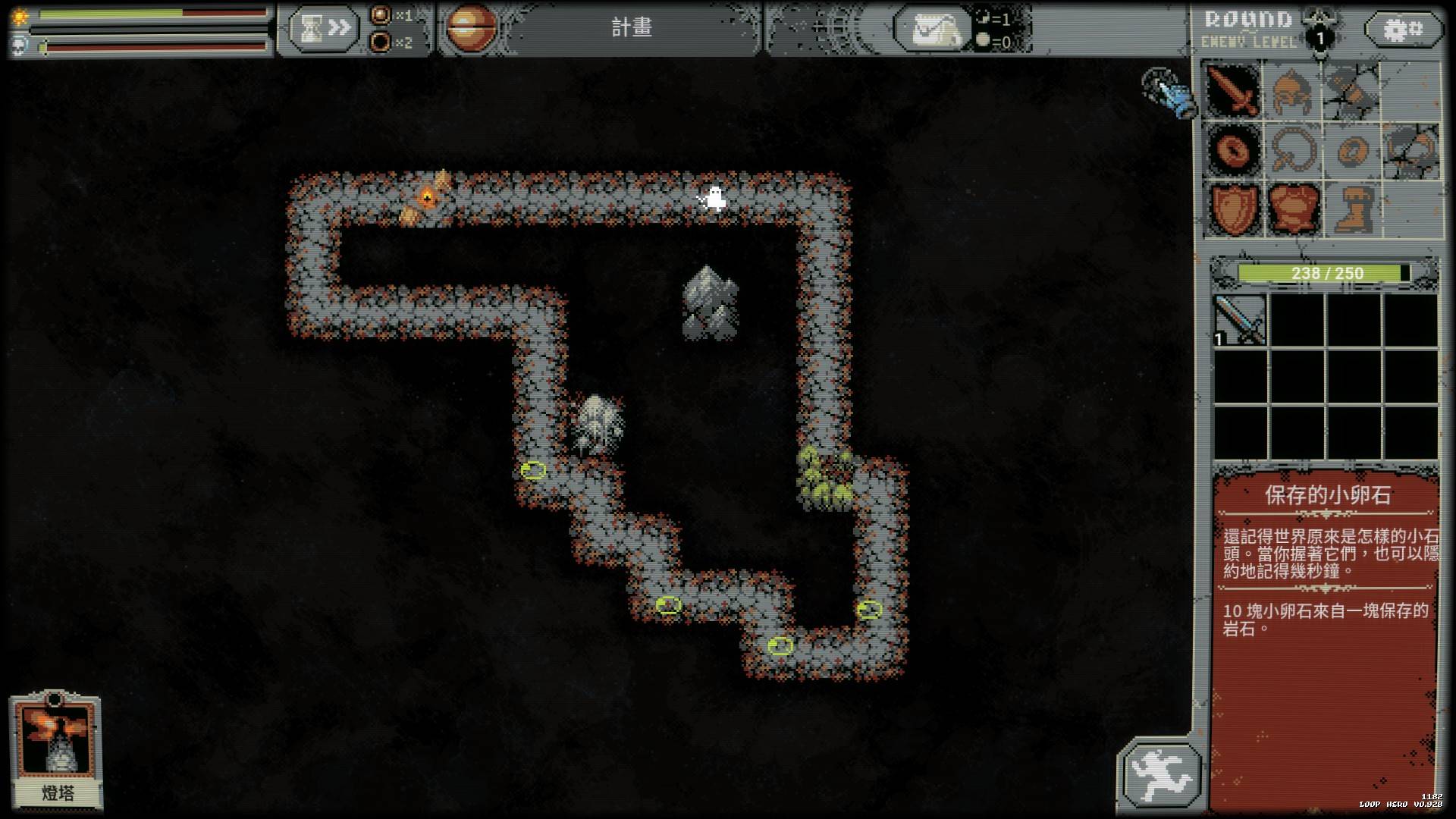1456x819 pixels.
Task: Open the resource bag
Action: 934,30
